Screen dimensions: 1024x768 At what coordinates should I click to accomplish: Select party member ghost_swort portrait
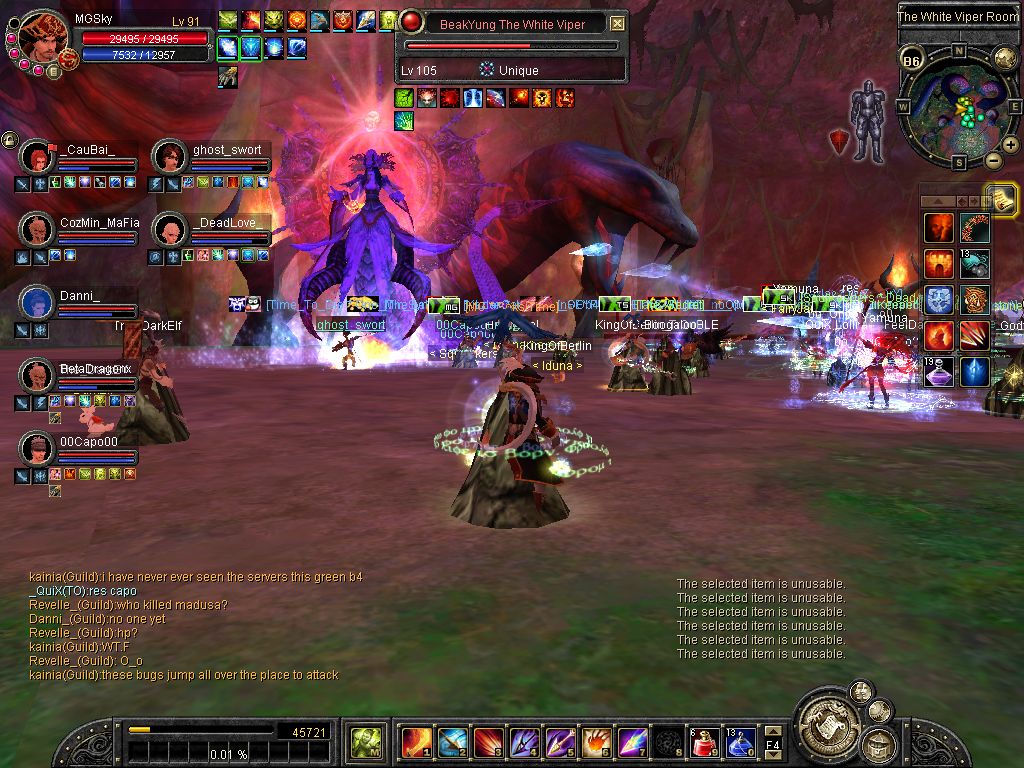pyautogui.click(x=169, y=157)
